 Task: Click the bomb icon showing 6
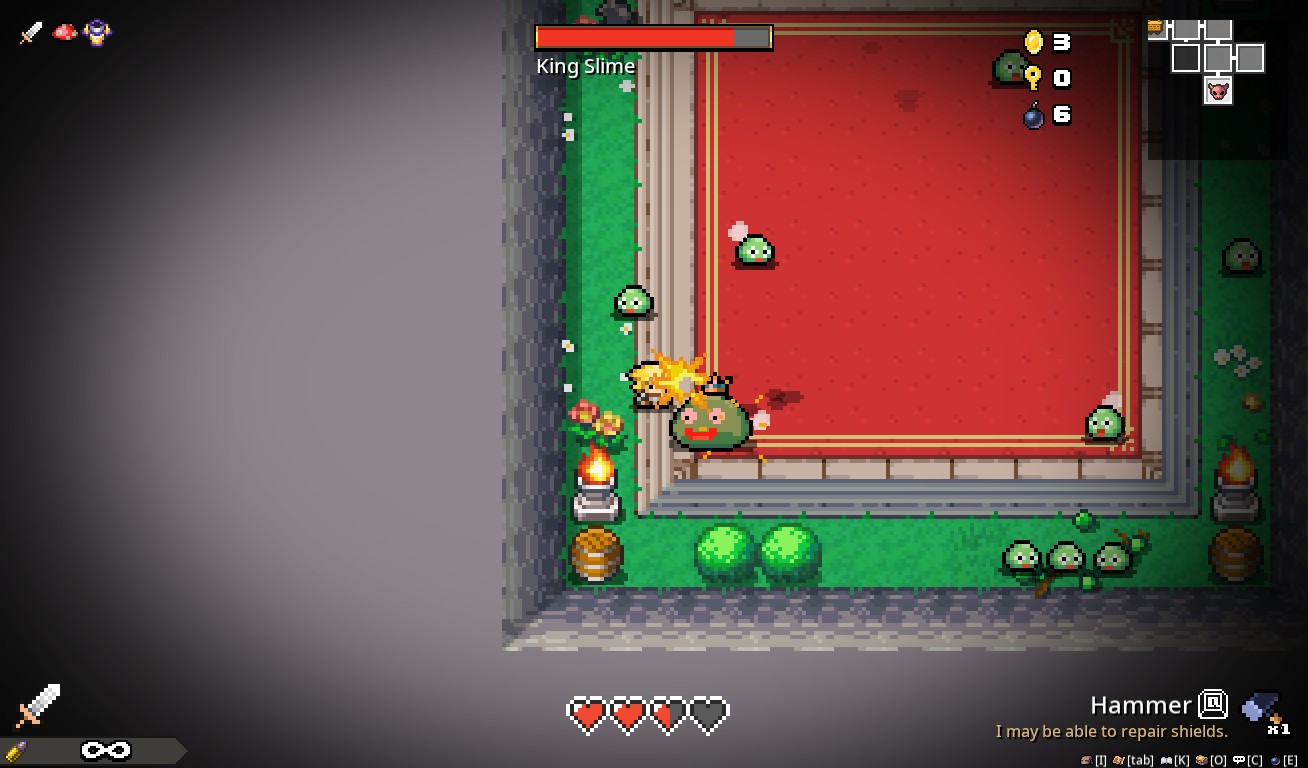point(1035,114)
